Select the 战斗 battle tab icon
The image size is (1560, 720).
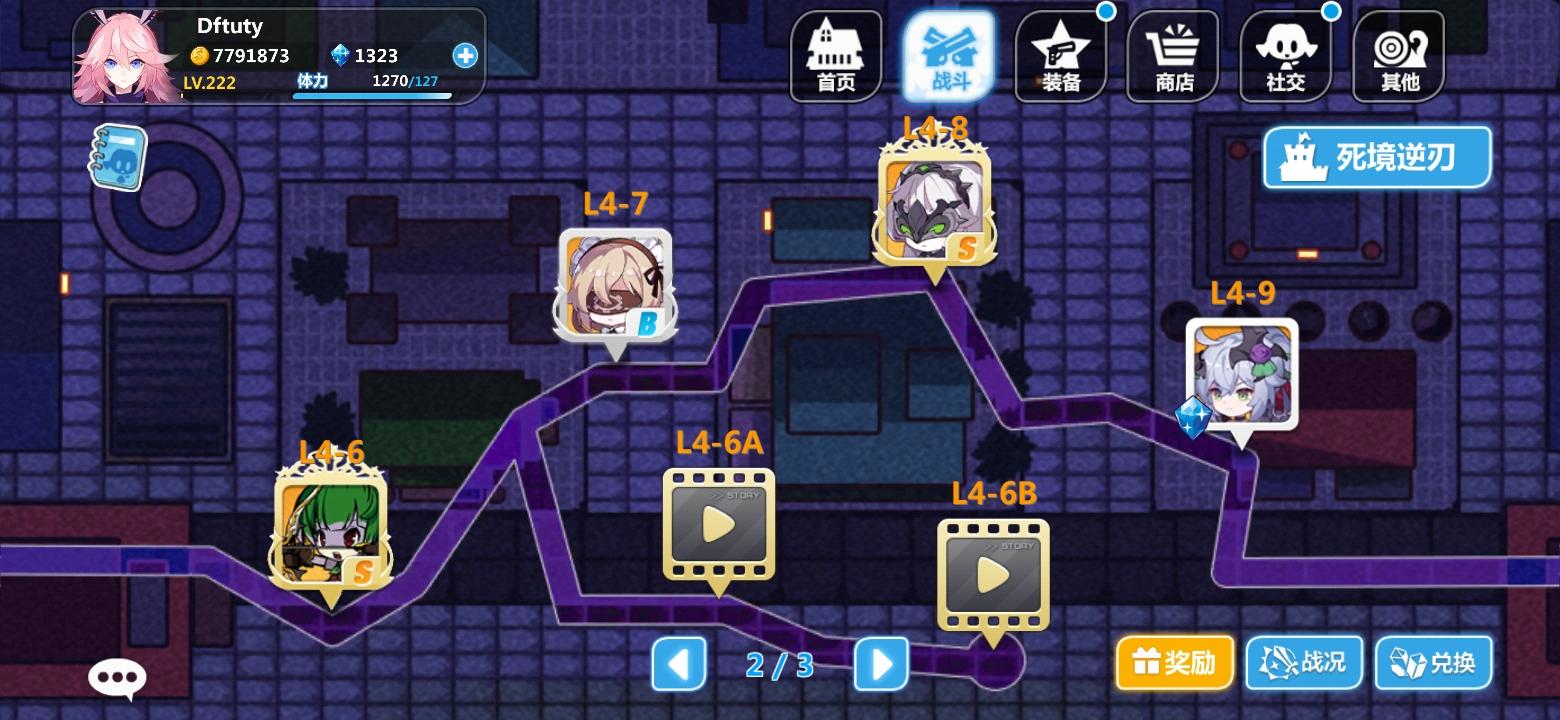[948, 55]
